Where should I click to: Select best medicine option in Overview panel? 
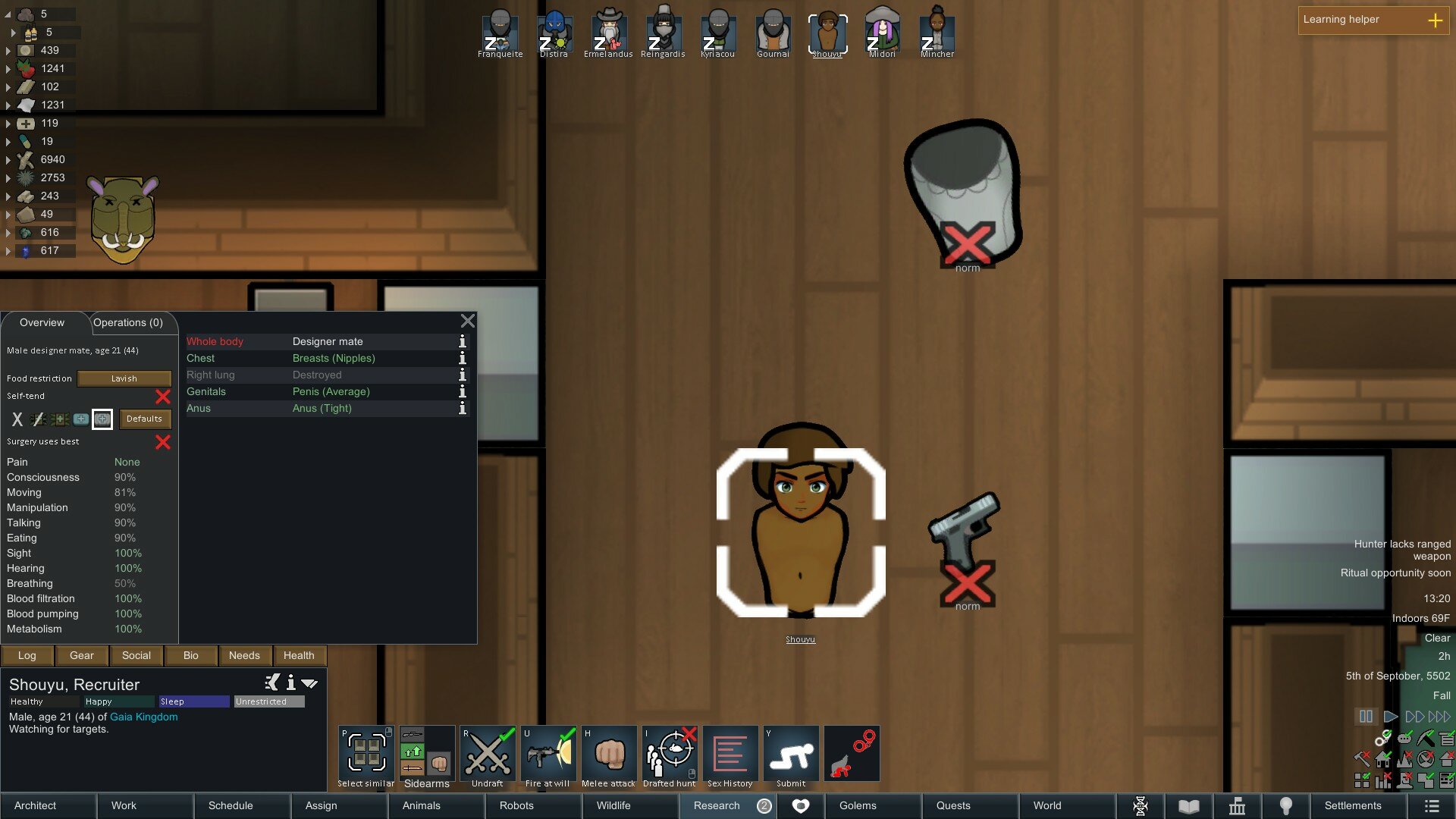pyautogui.click(x=102, y=419)
